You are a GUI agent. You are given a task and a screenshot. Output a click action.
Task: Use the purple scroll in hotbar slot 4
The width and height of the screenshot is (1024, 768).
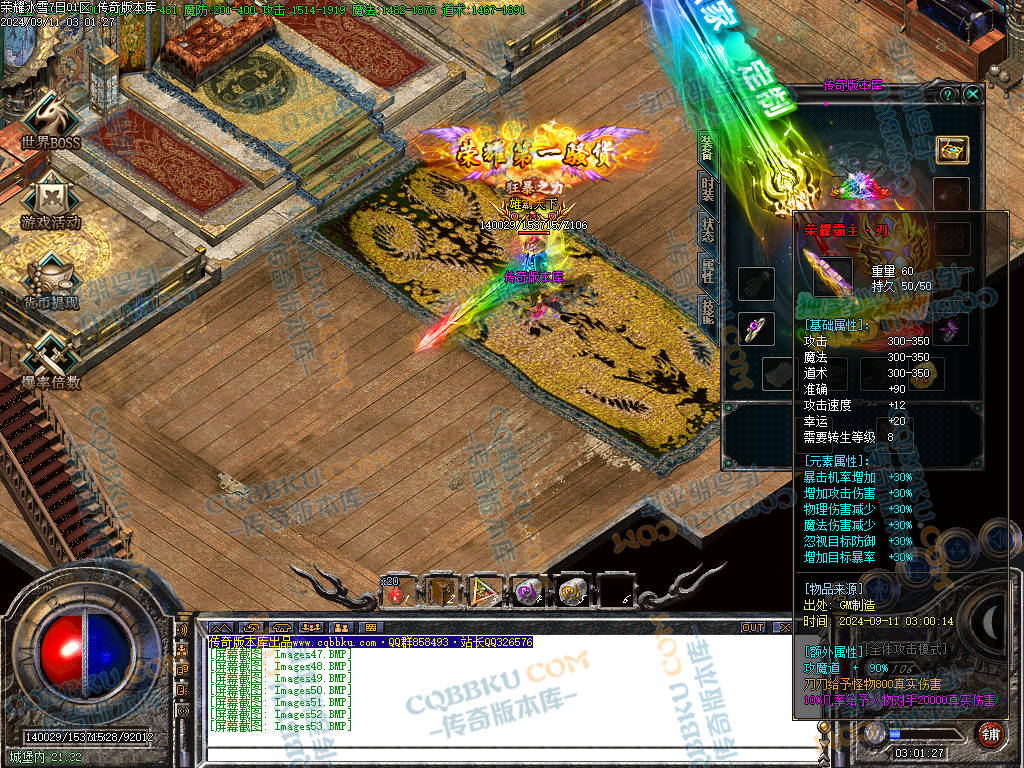click(x=528, y=593)
